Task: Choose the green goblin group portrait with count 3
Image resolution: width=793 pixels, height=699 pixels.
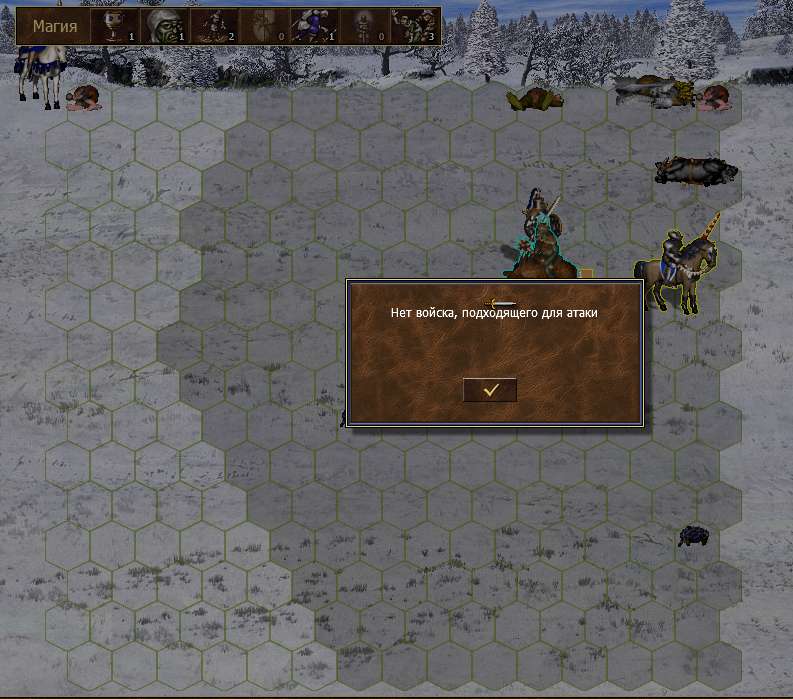Action: point(414,26)
